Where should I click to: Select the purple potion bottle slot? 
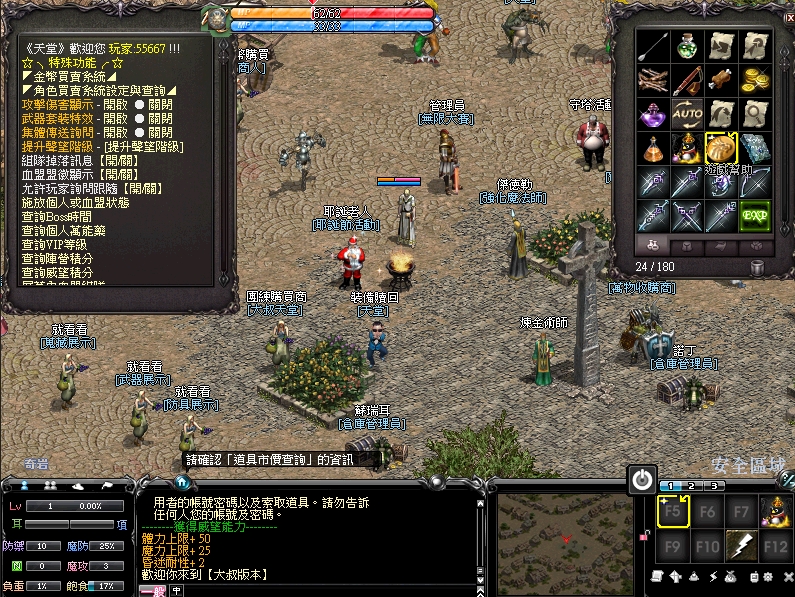click(653, 114)
